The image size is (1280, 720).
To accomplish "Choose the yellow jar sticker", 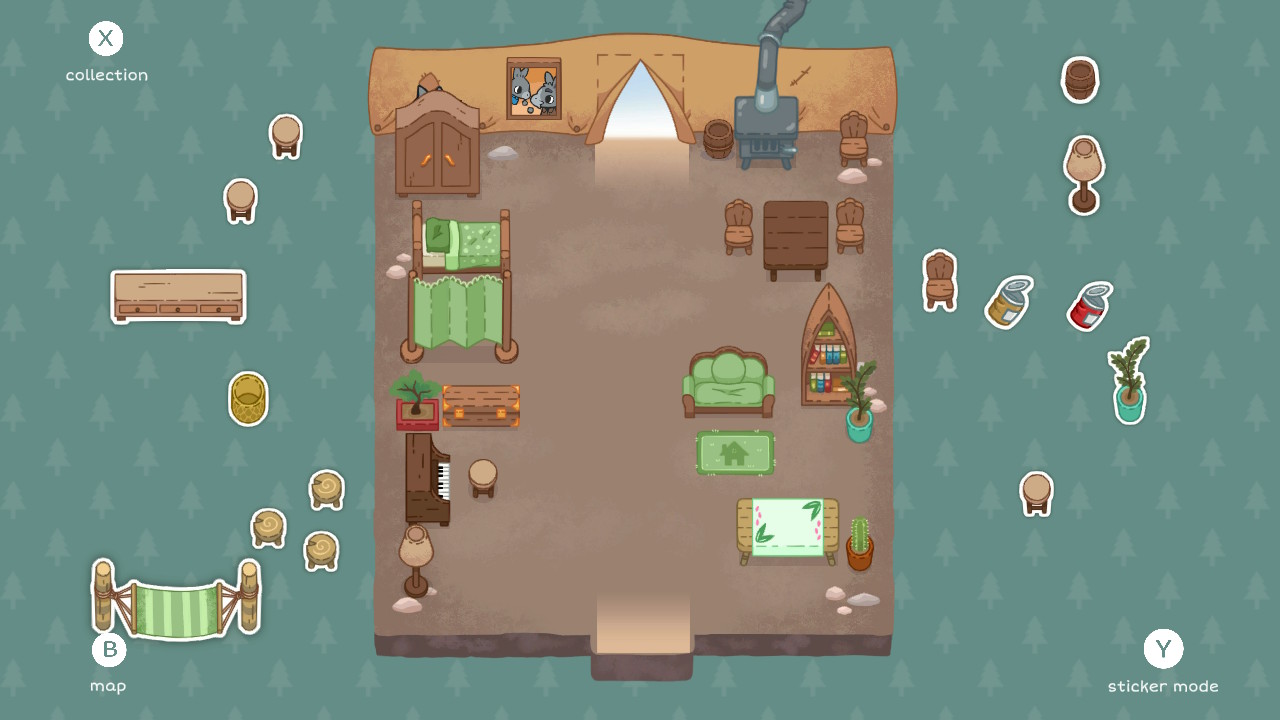I will coord(1008,303).
